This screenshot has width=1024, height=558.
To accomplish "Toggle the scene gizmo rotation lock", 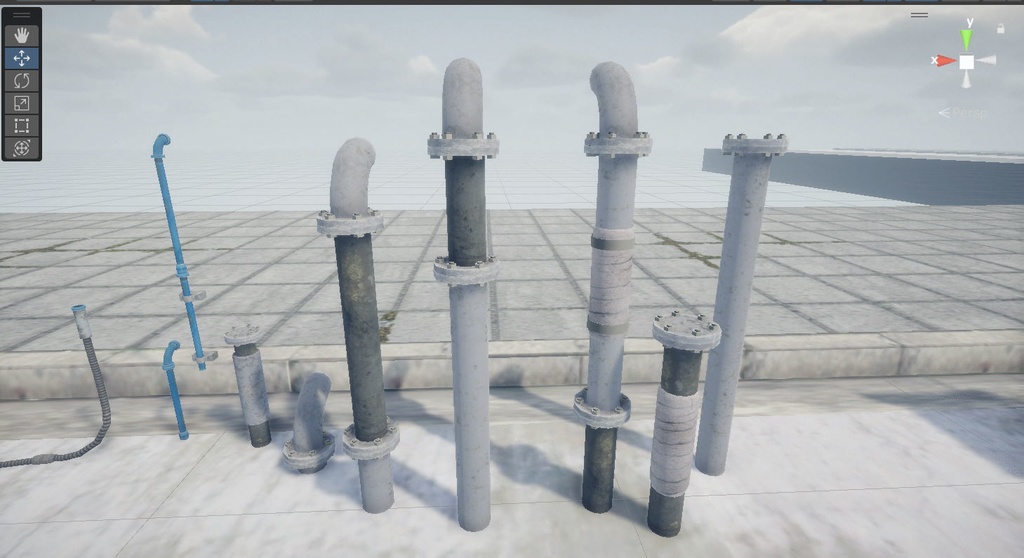I will pyautogui.click(x=1000, y=29).
